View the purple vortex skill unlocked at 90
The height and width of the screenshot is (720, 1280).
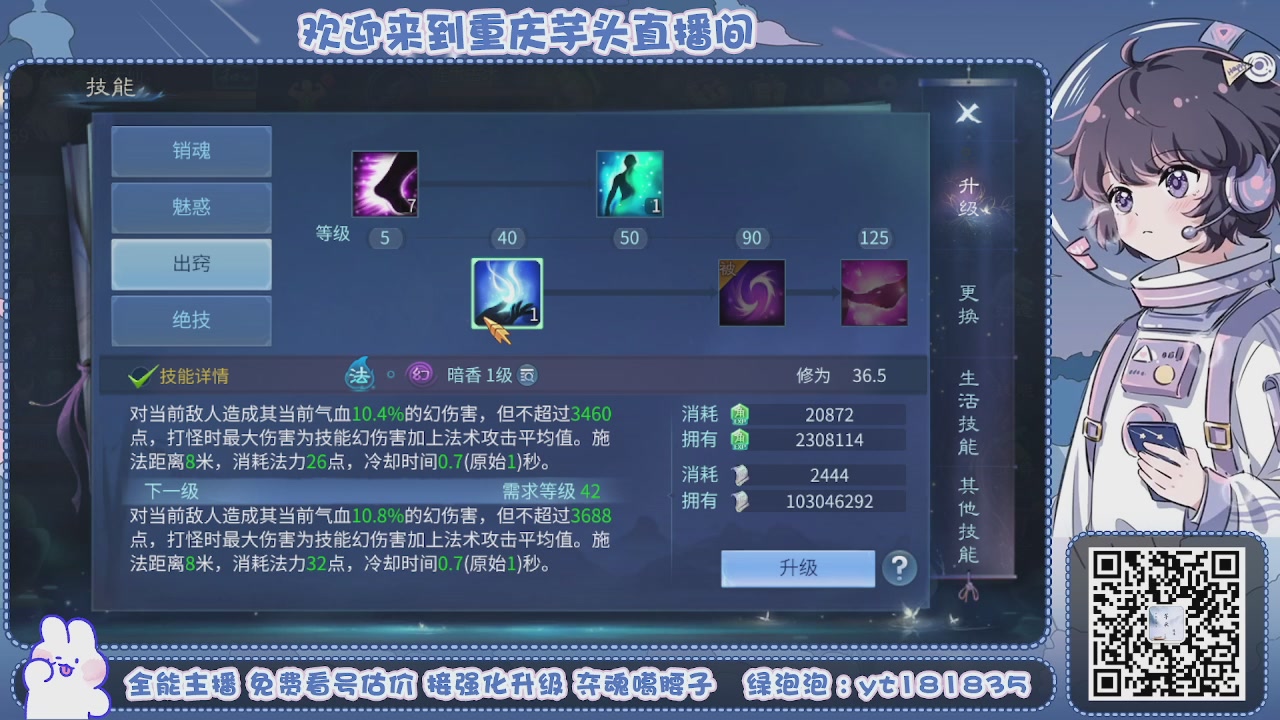coord(753,292)
